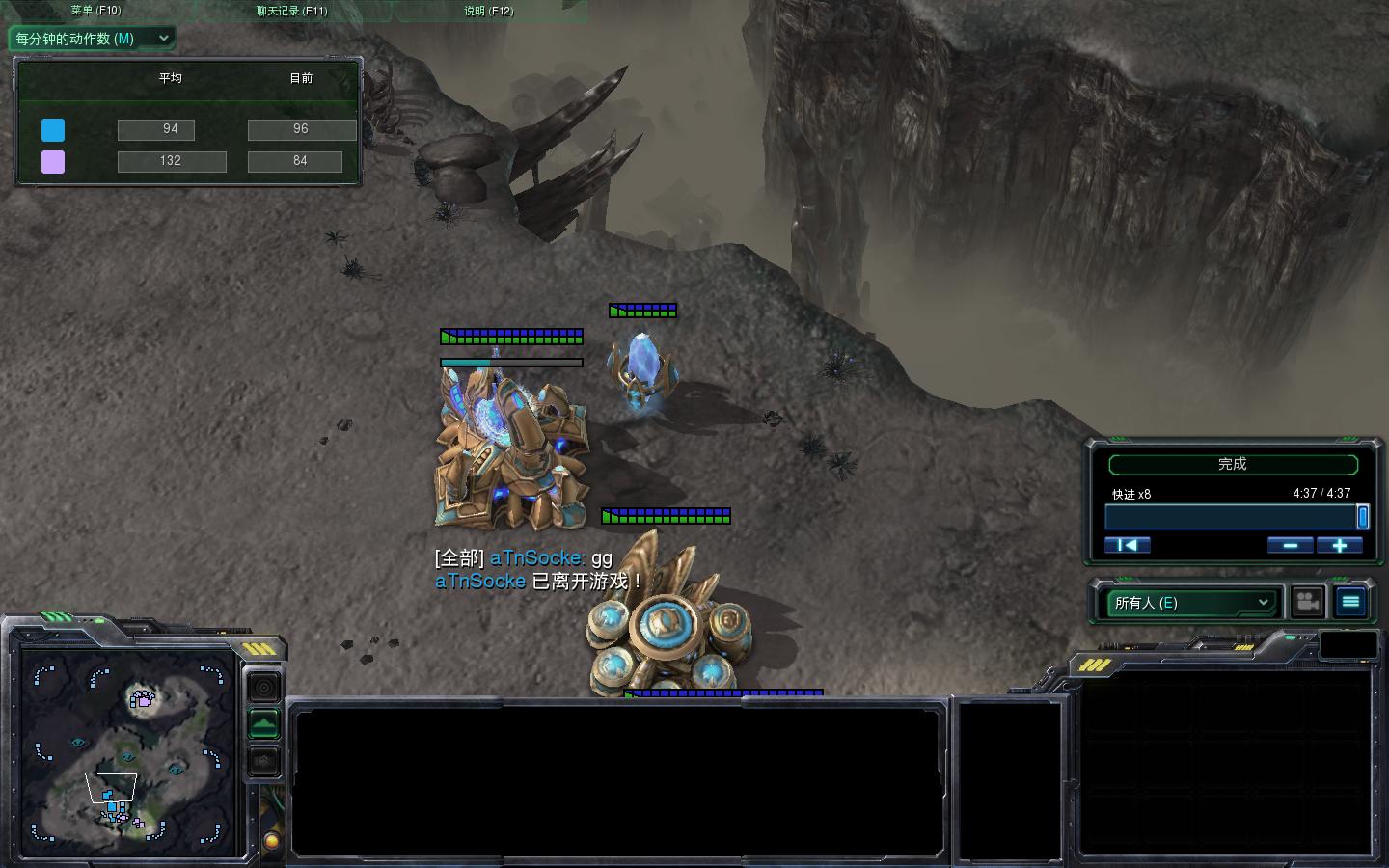Decrease replay speed with the minus button
Image resolution: width=1389 pixels, height=868 pixels.
[x=1290, y=545]
